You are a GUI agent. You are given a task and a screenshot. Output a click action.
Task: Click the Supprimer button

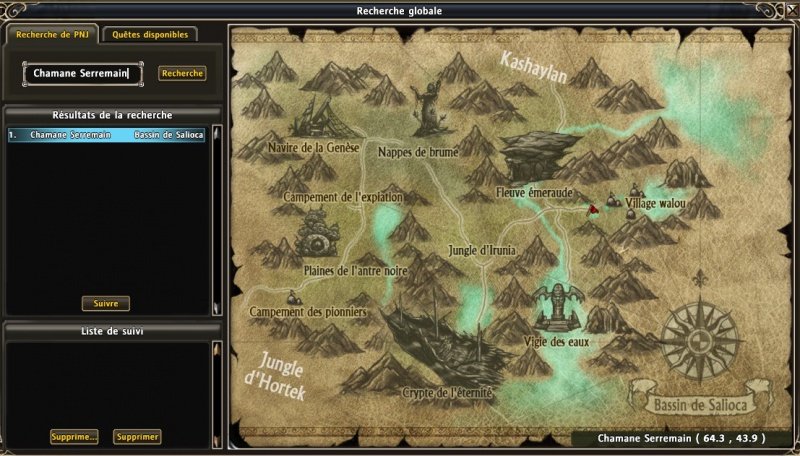pyautogui.click(x=137, y=437)
